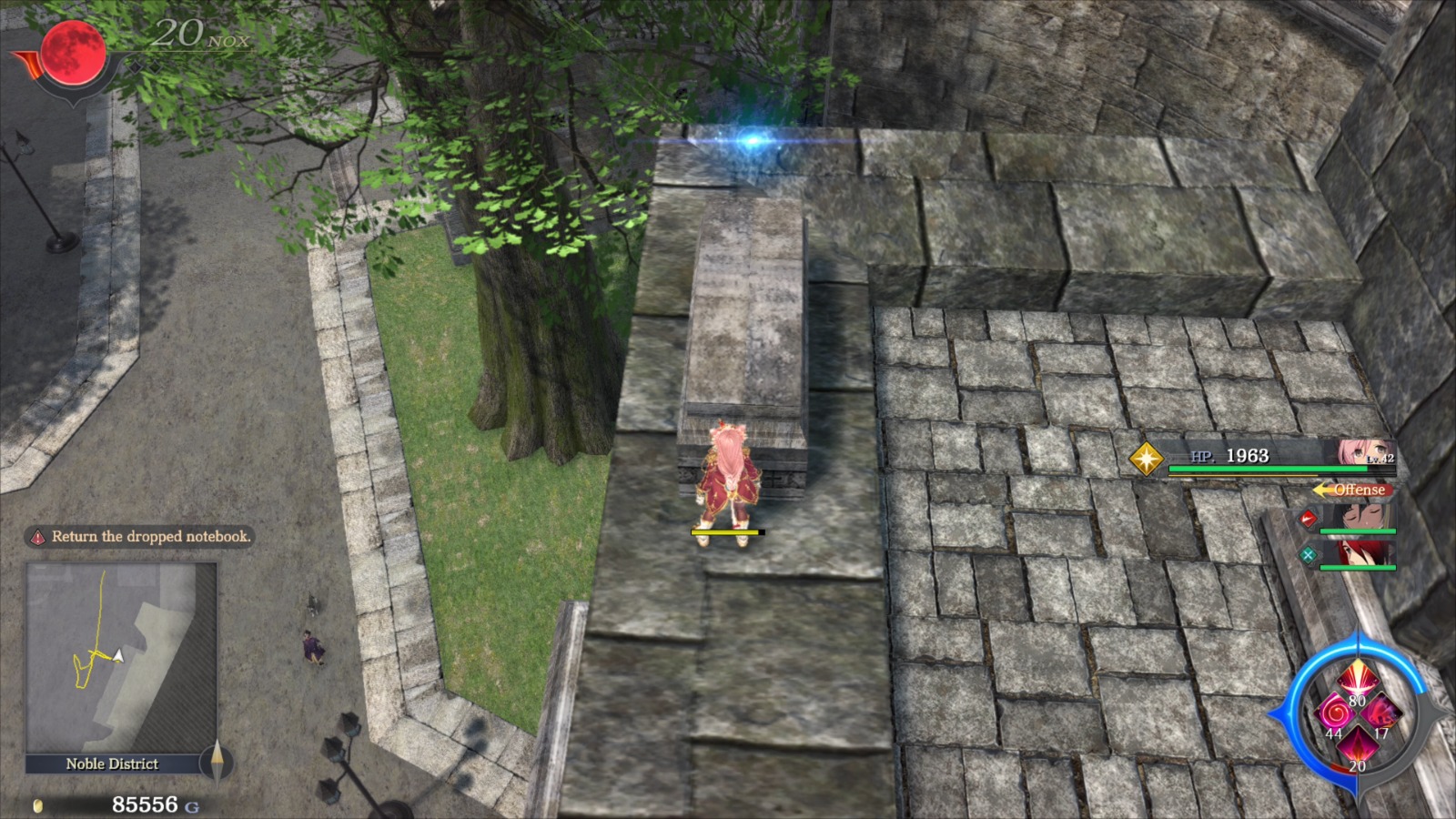Click the warning triangle on the quest banner

(x=36, y=537)
